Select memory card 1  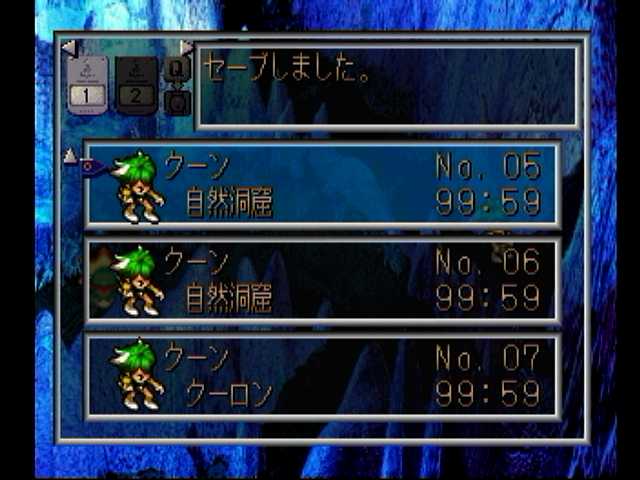click(x=88, y=84)
